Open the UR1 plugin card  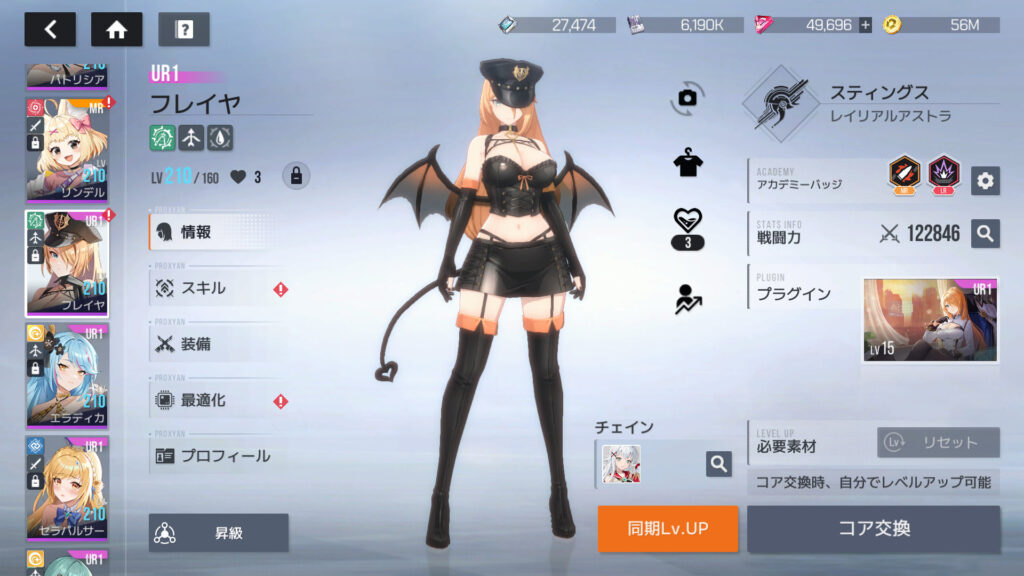(x=930, y=320)
